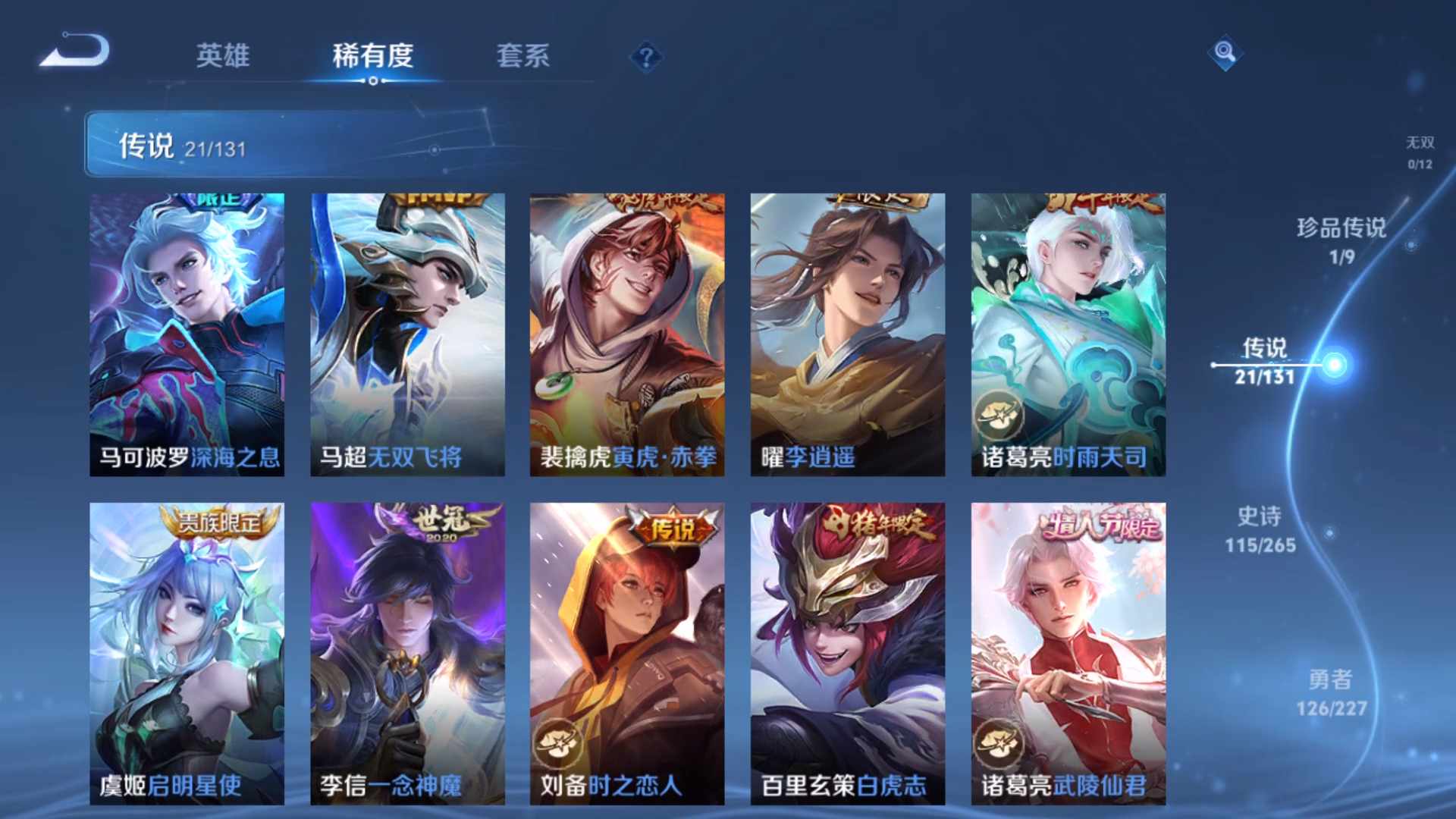The height and width of the screenshot is (819, 1456).
Task: Click the fragment icon on 诸葛亮武陵仙君 card
Action: coord(1001,745)
